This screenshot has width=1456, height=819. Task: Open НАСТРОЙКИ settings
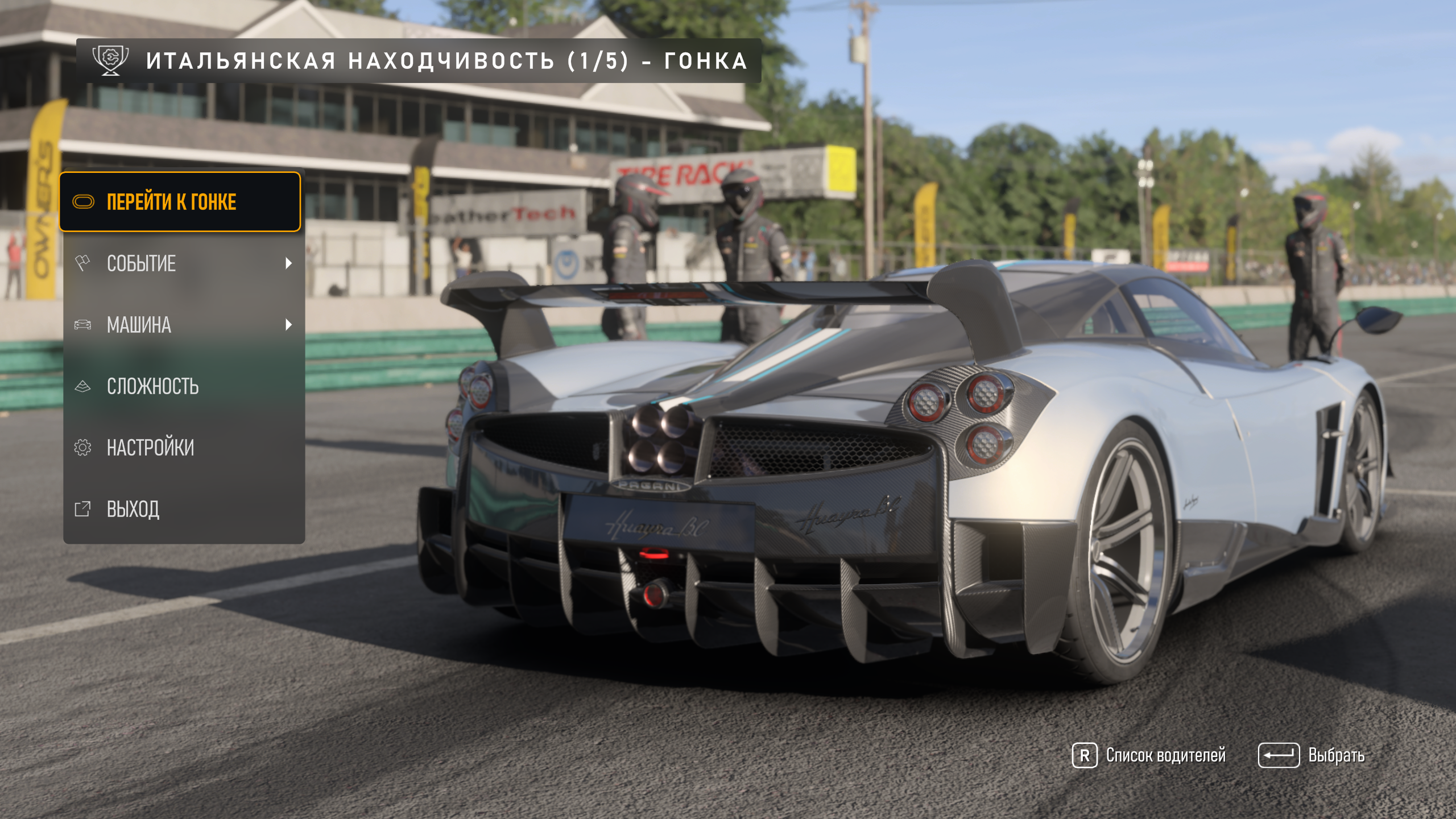tap(183, 448)
